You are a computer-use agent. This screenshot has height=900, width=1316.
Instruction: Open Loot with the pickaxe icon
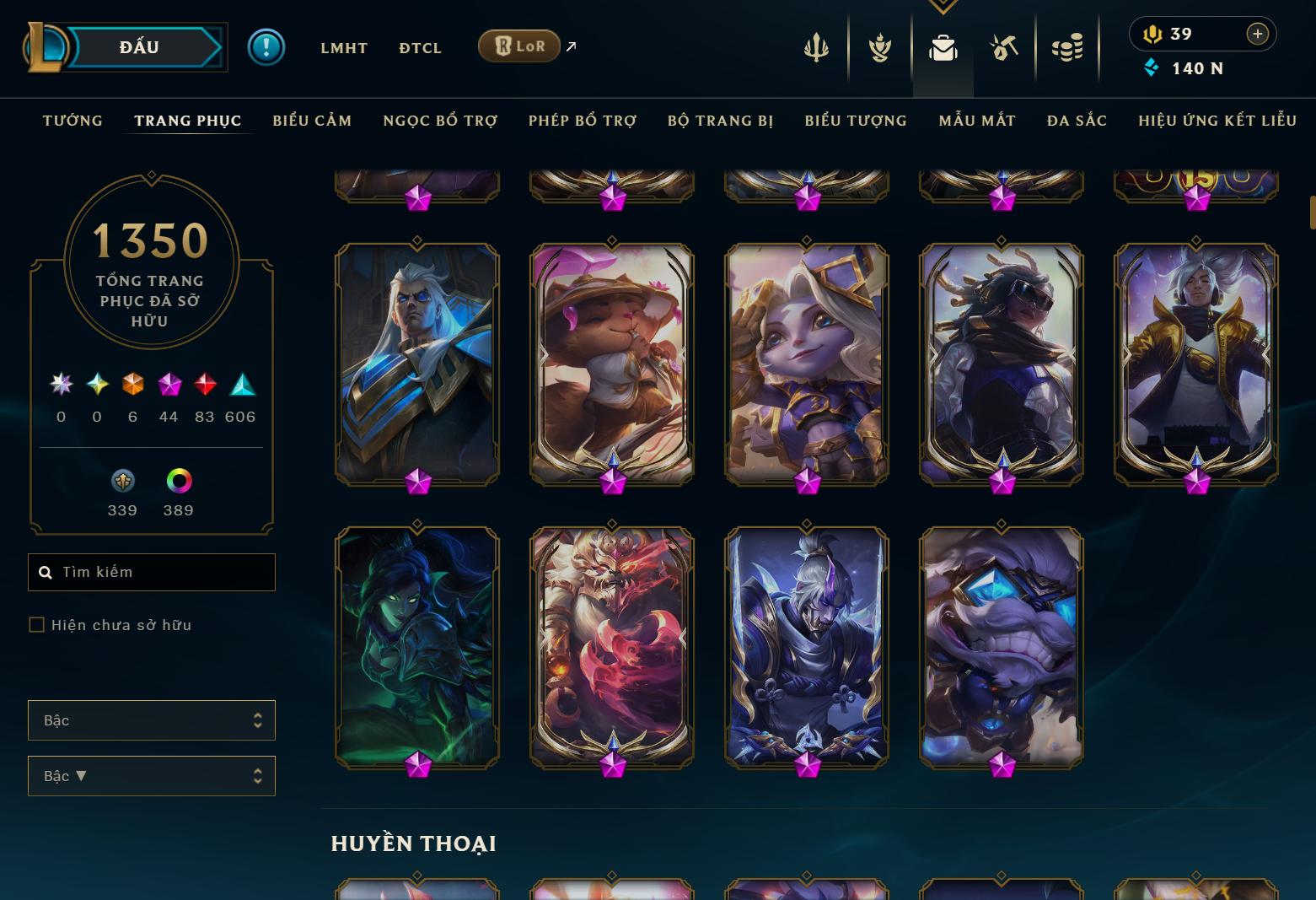[x=1004, y=48]
